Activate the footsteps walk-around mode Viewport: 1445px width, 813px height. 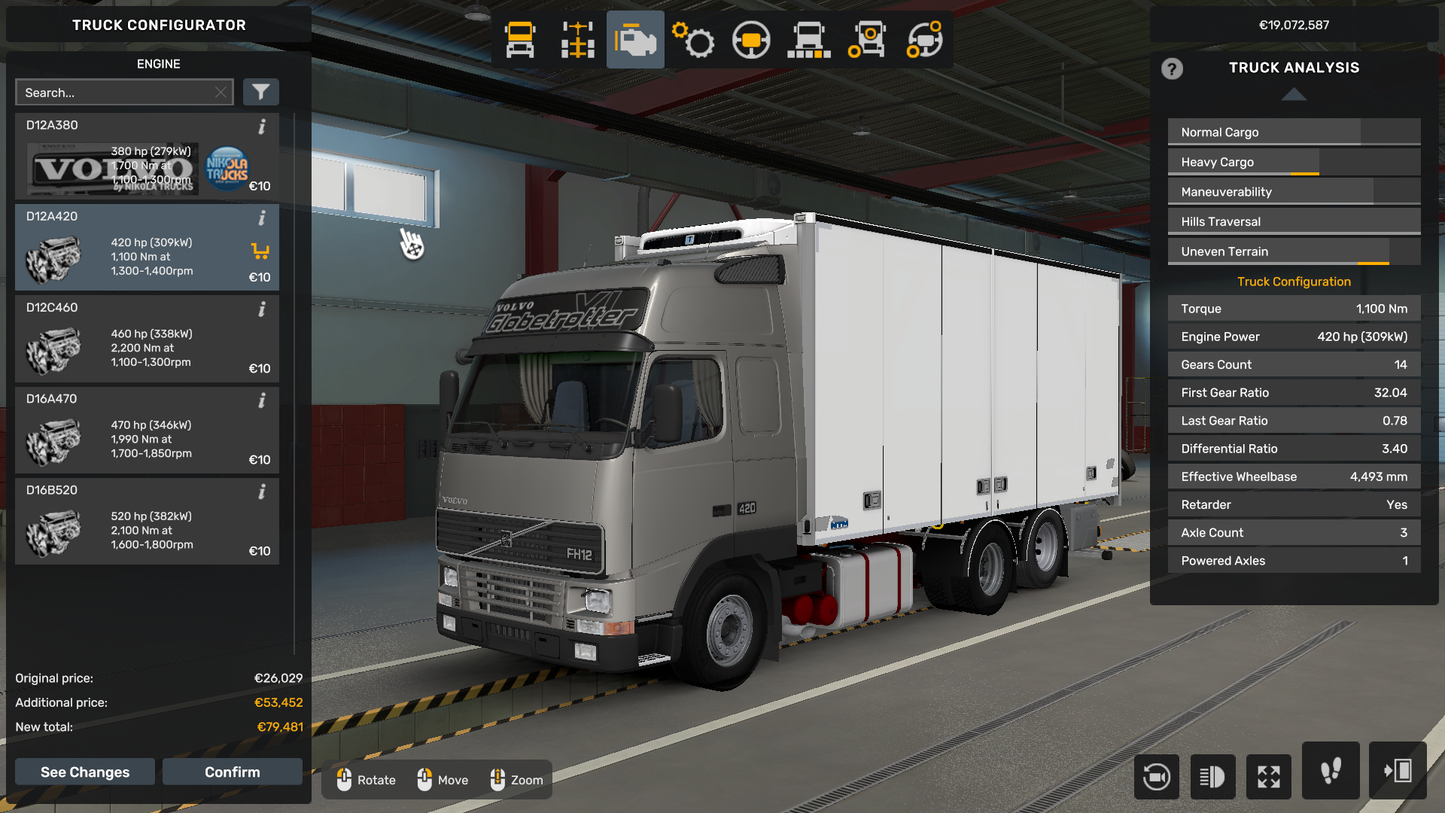(x=1331, y=771)
